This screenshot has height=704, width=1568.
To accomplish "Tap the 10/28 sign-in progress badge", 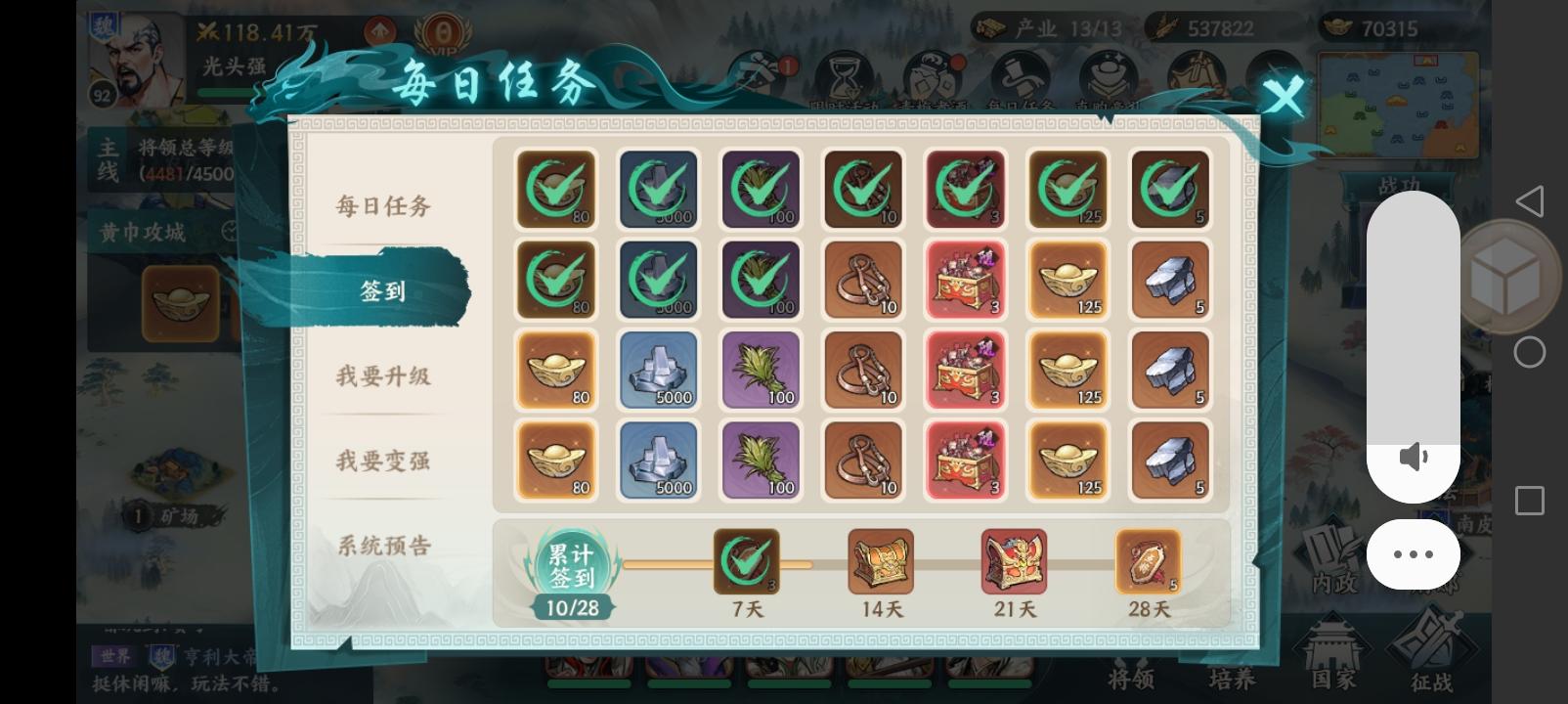I will tap(573, 606).
